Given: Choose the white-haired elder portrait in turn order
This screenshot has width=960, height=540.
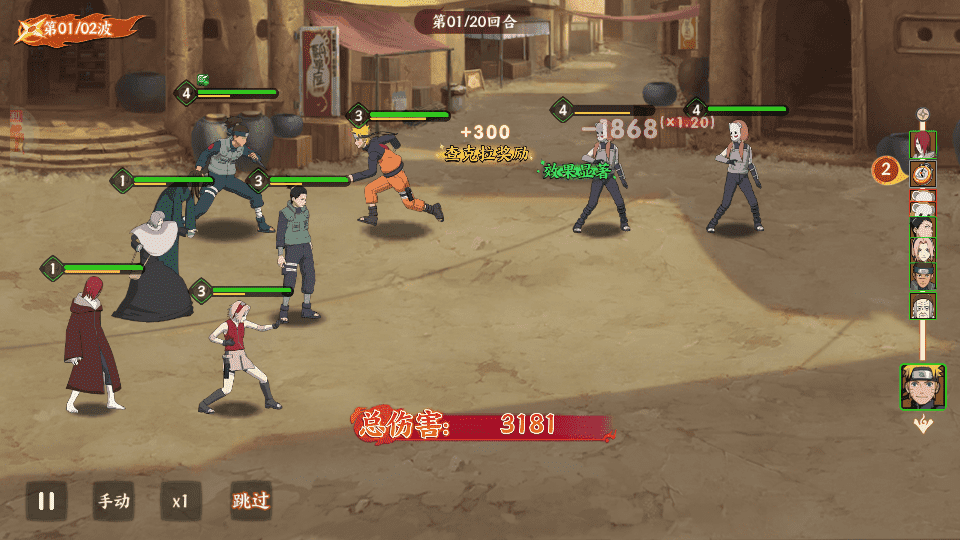Looking at the screenshot, I should pos(922,305).
